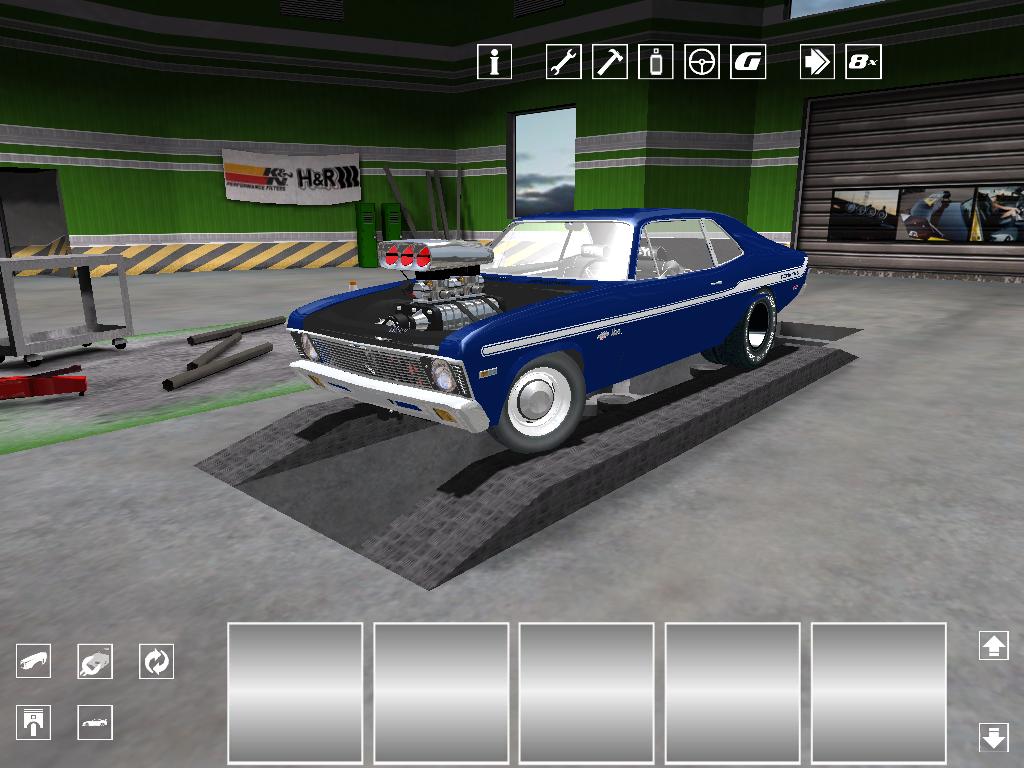
Task: Choose the car key icon
Action: (x=95, y=661)
